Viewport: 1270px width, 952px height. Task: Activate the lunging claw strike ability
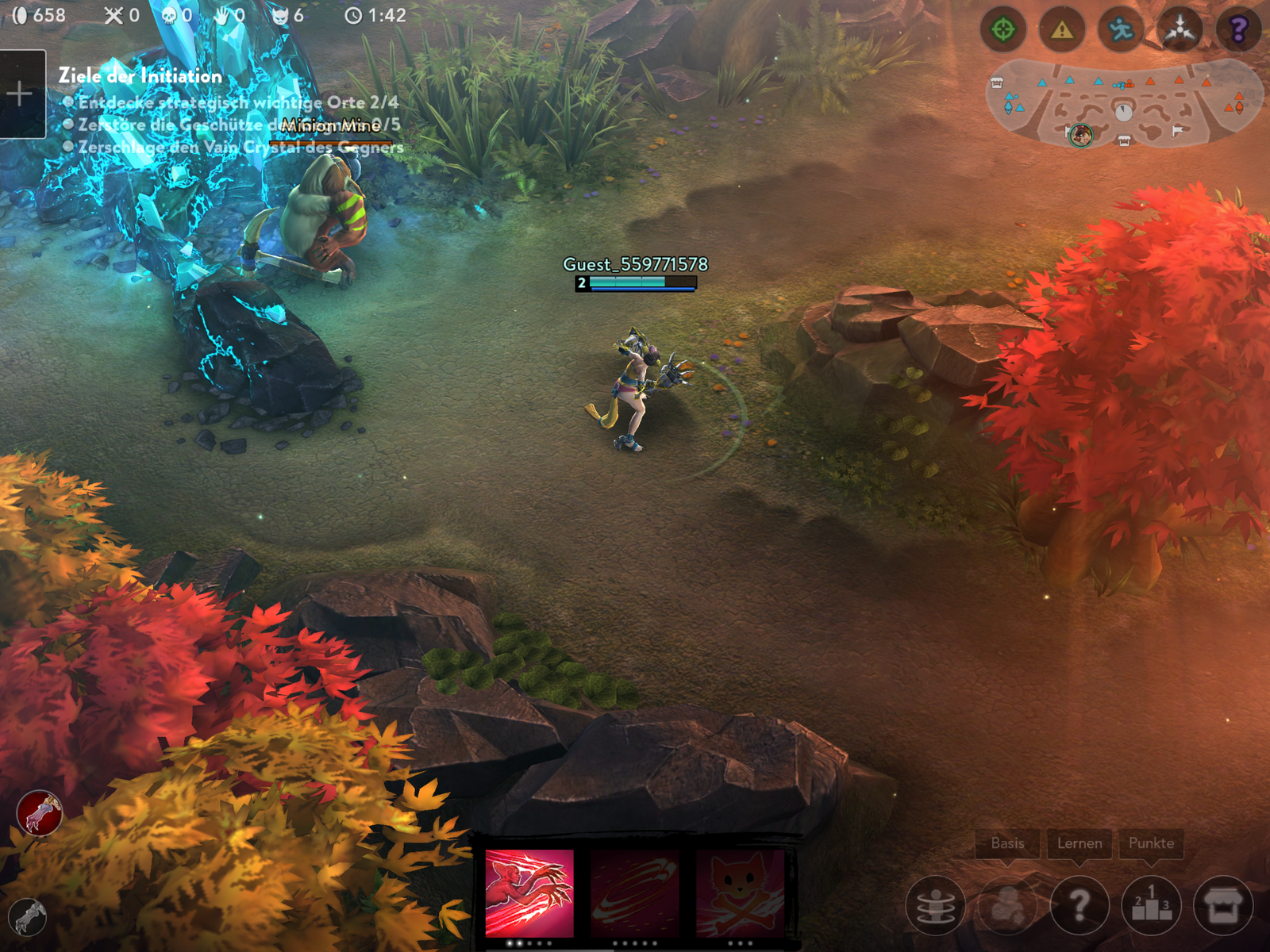(529, 893)
